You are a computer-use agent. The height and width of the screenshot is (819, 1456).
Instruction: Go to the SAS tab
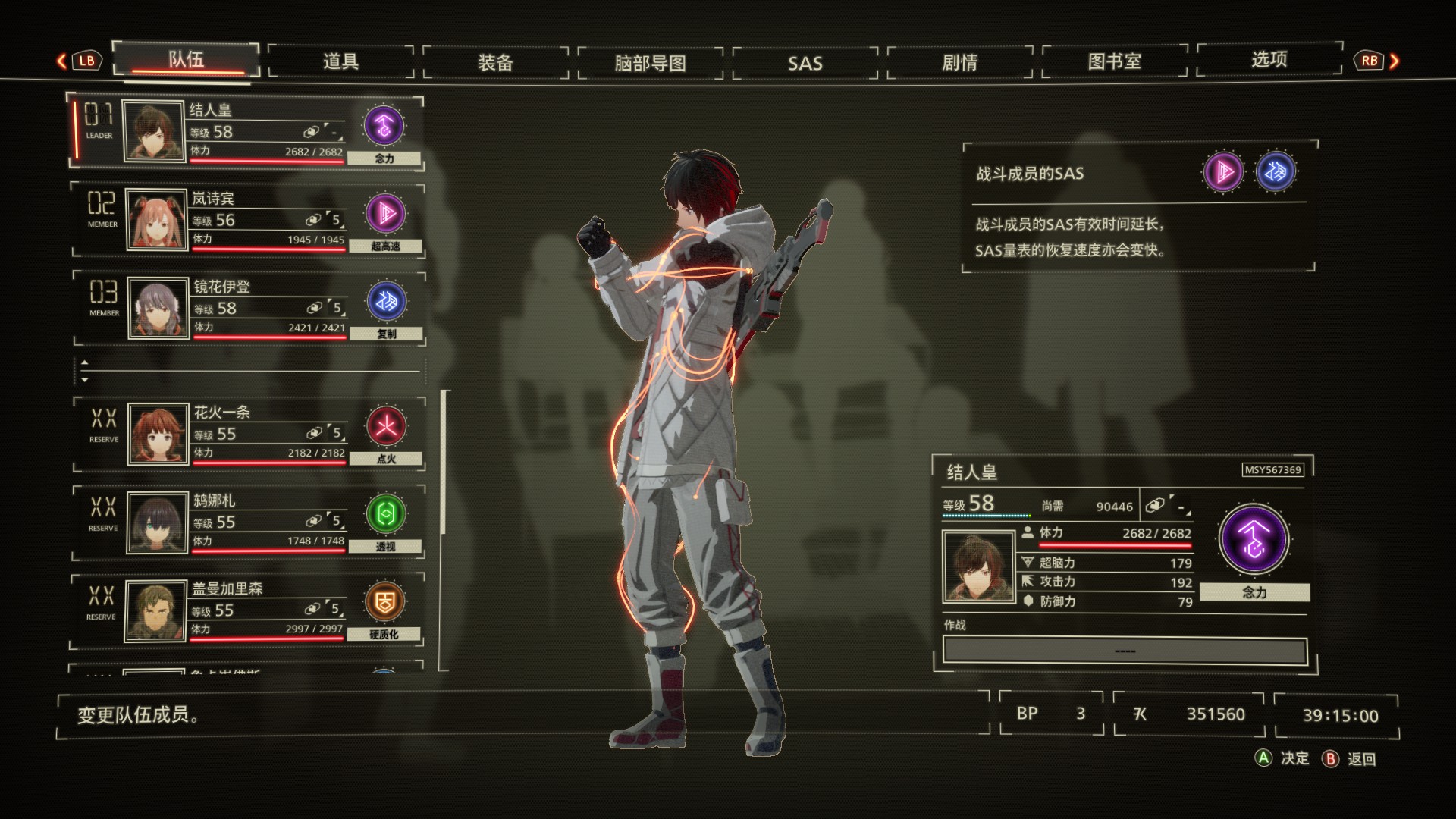click(805, 63)
